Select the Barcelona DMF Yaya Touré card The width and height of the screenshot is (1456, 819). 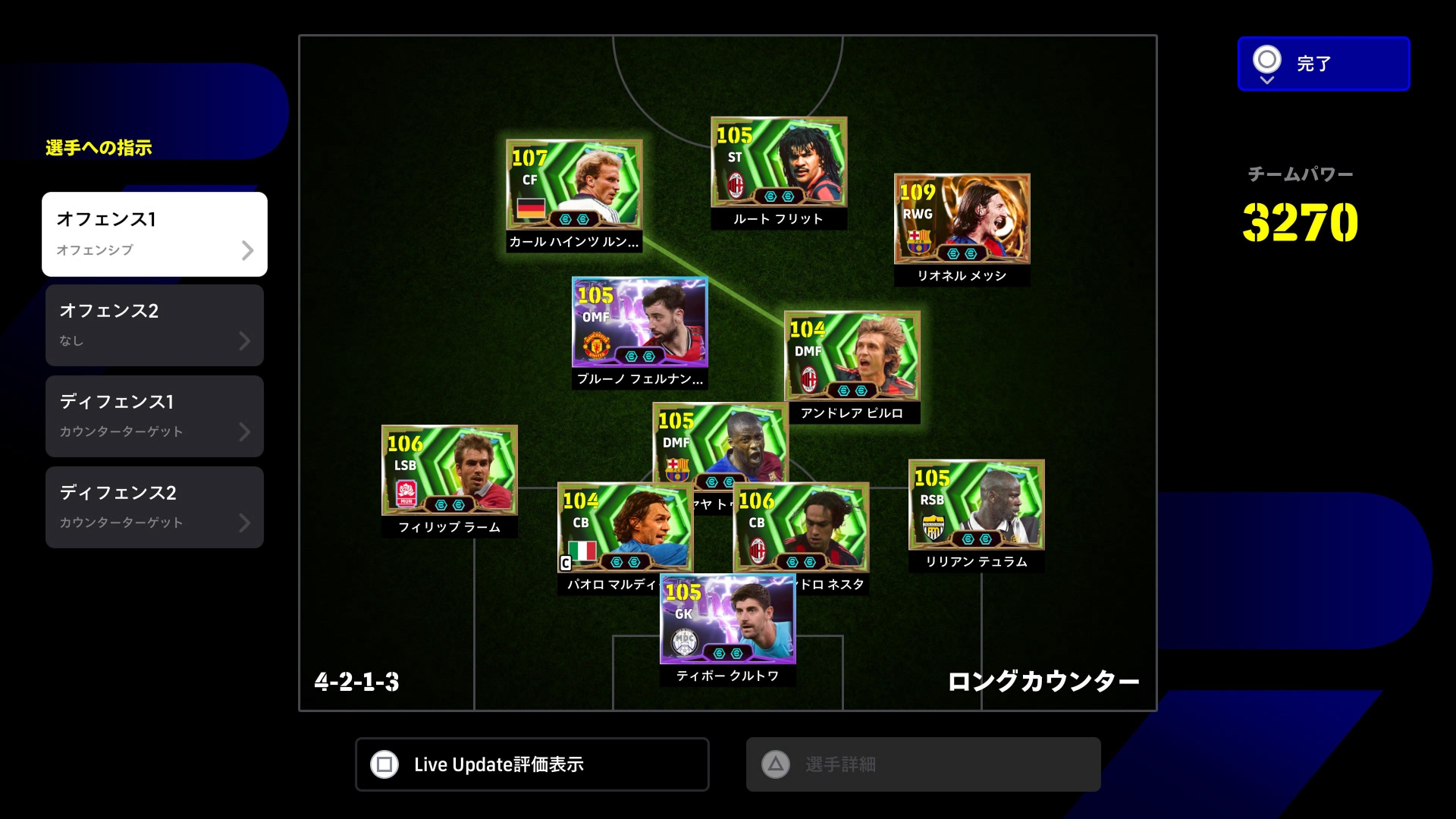720,441
